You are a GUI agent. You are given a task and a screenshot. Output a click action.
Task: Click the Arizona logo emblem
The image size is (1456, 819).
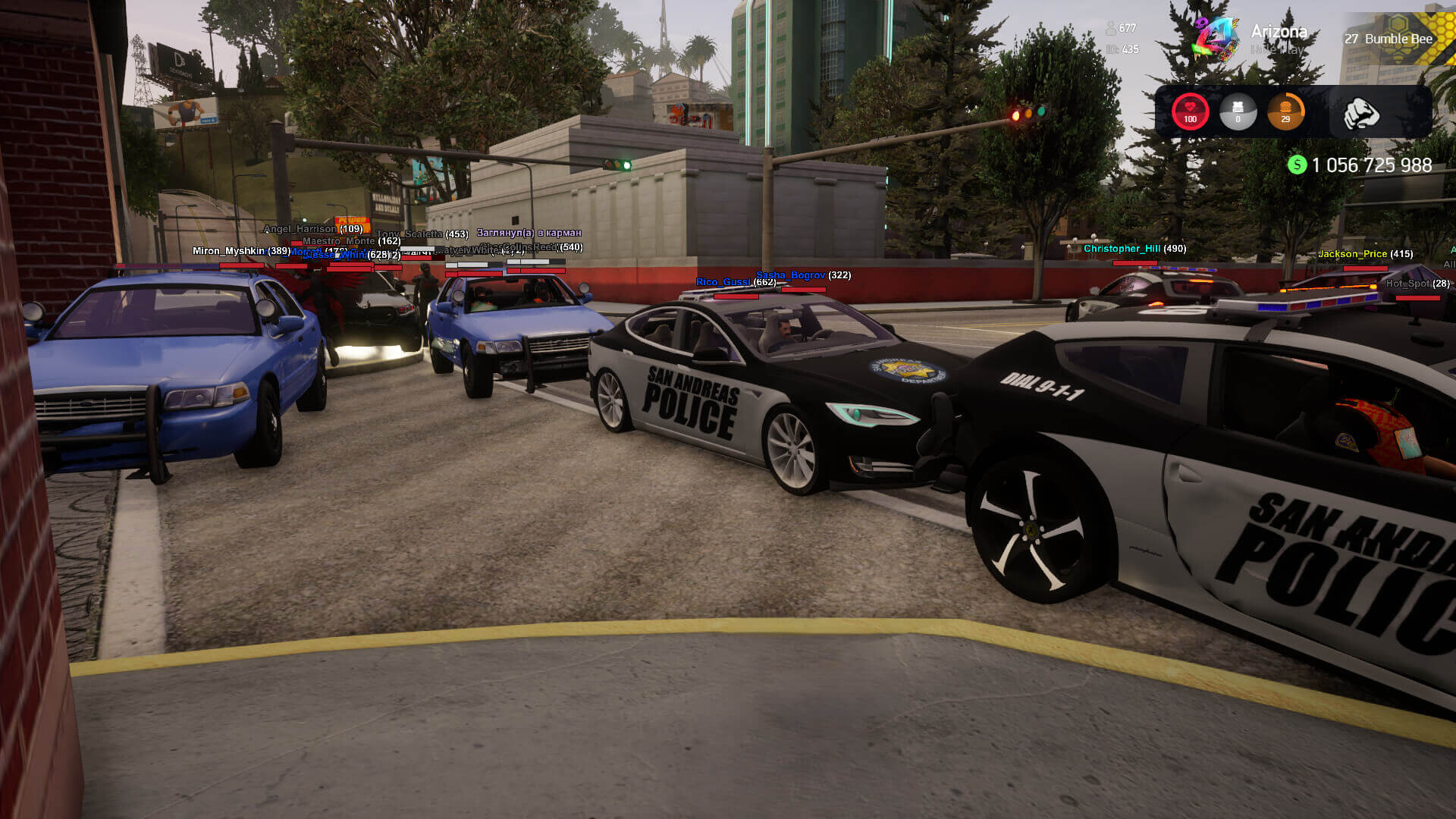[1215, 38]
